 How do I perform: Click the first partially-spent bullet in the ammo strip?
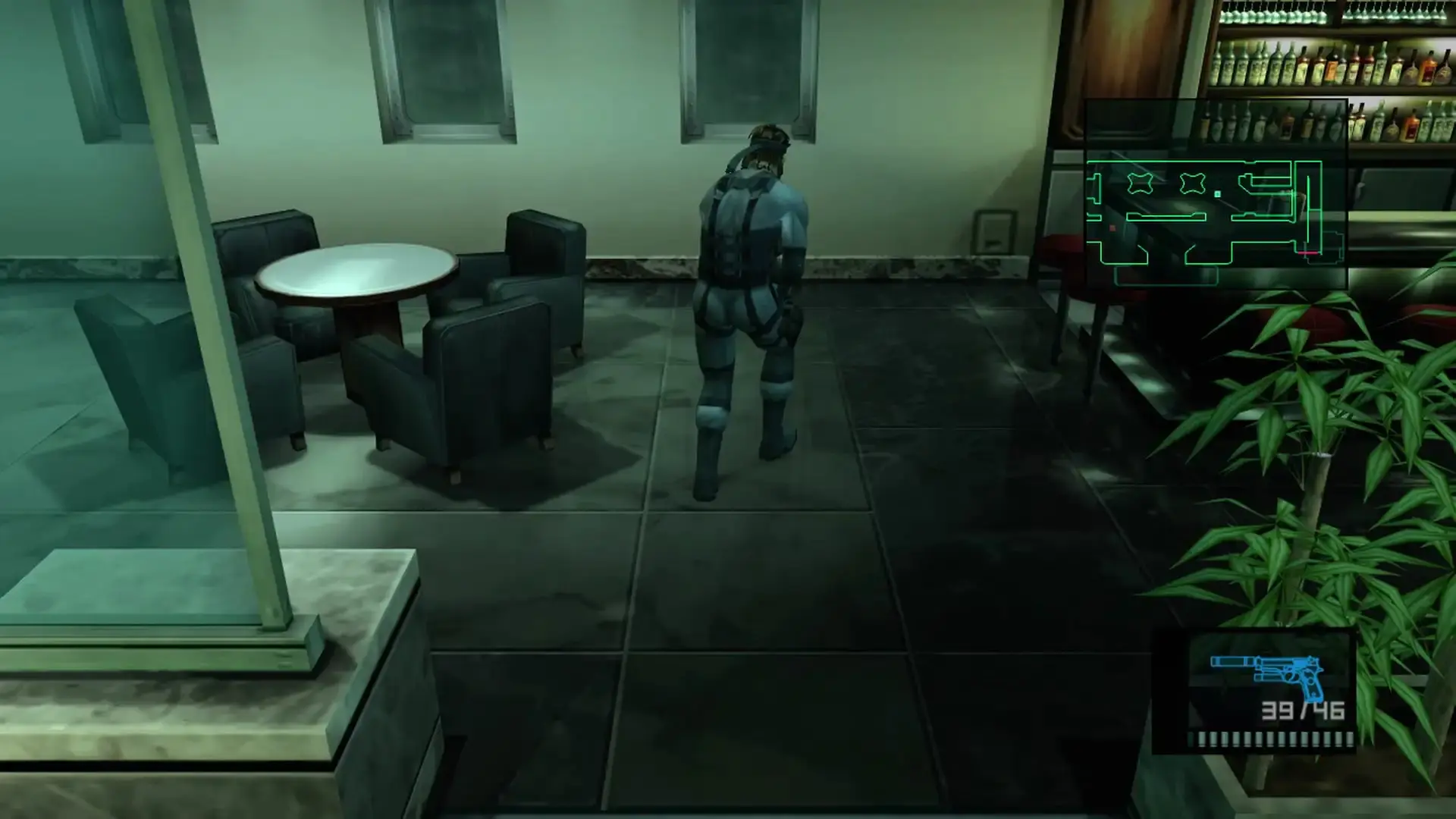(1191, 739)
